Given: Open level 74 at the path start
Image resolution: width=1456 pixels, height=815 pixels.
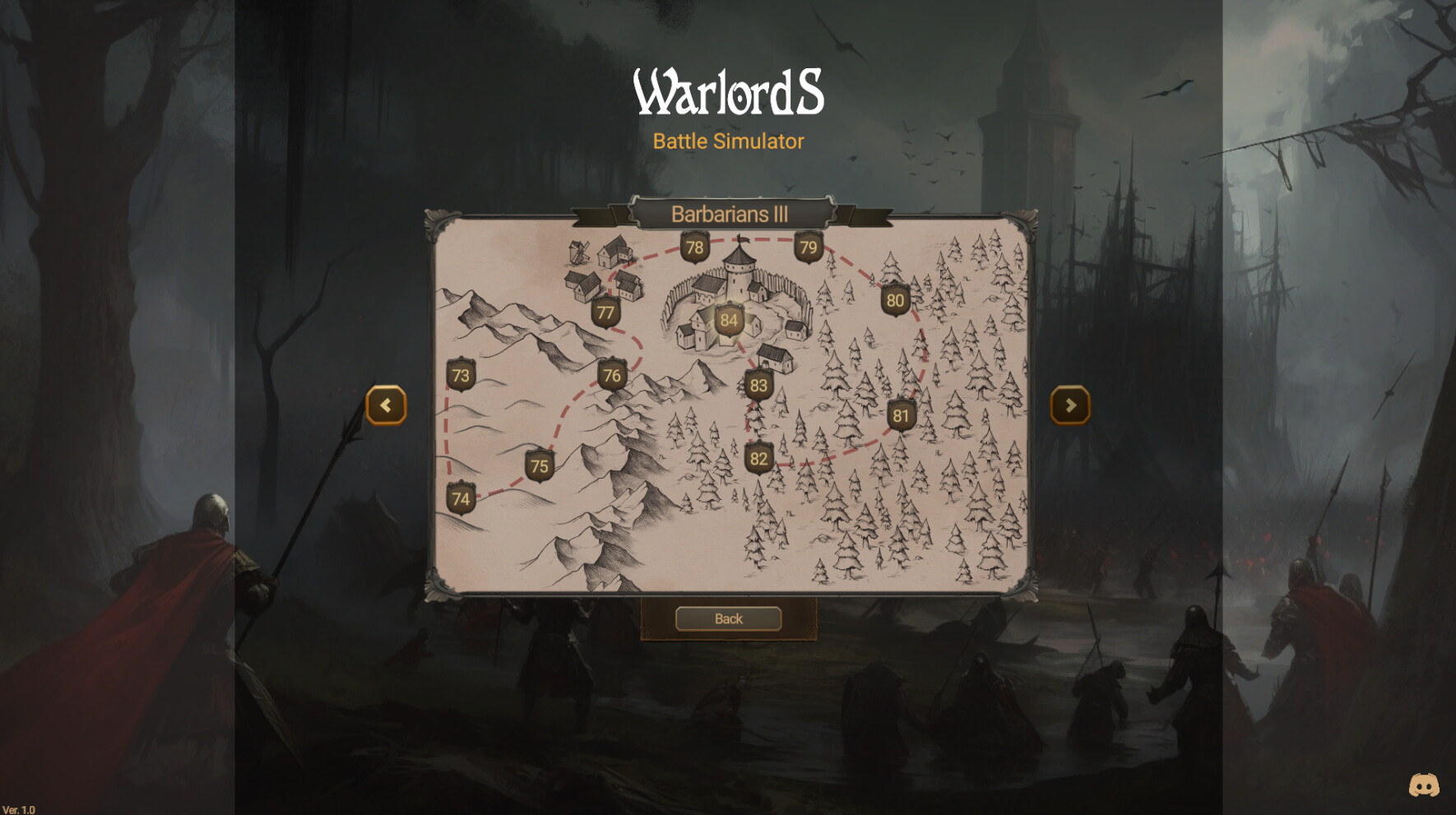Looking at the screenshot, I should pos(461,498).
